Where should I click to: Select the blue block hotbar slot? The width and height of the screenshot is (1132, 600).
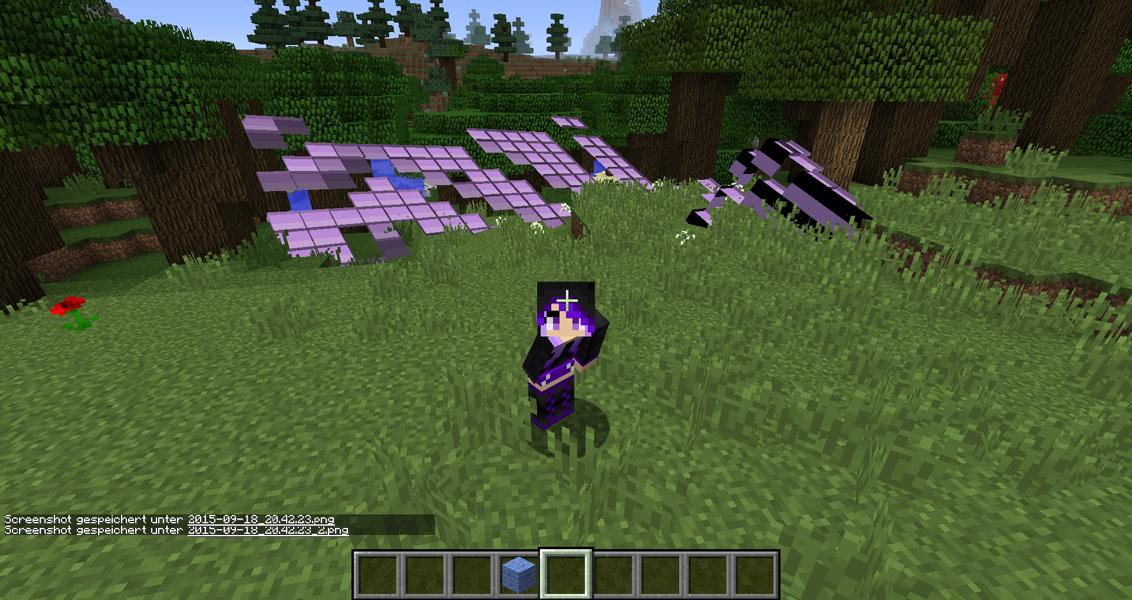pyautogui.click(x=518, y=574)
